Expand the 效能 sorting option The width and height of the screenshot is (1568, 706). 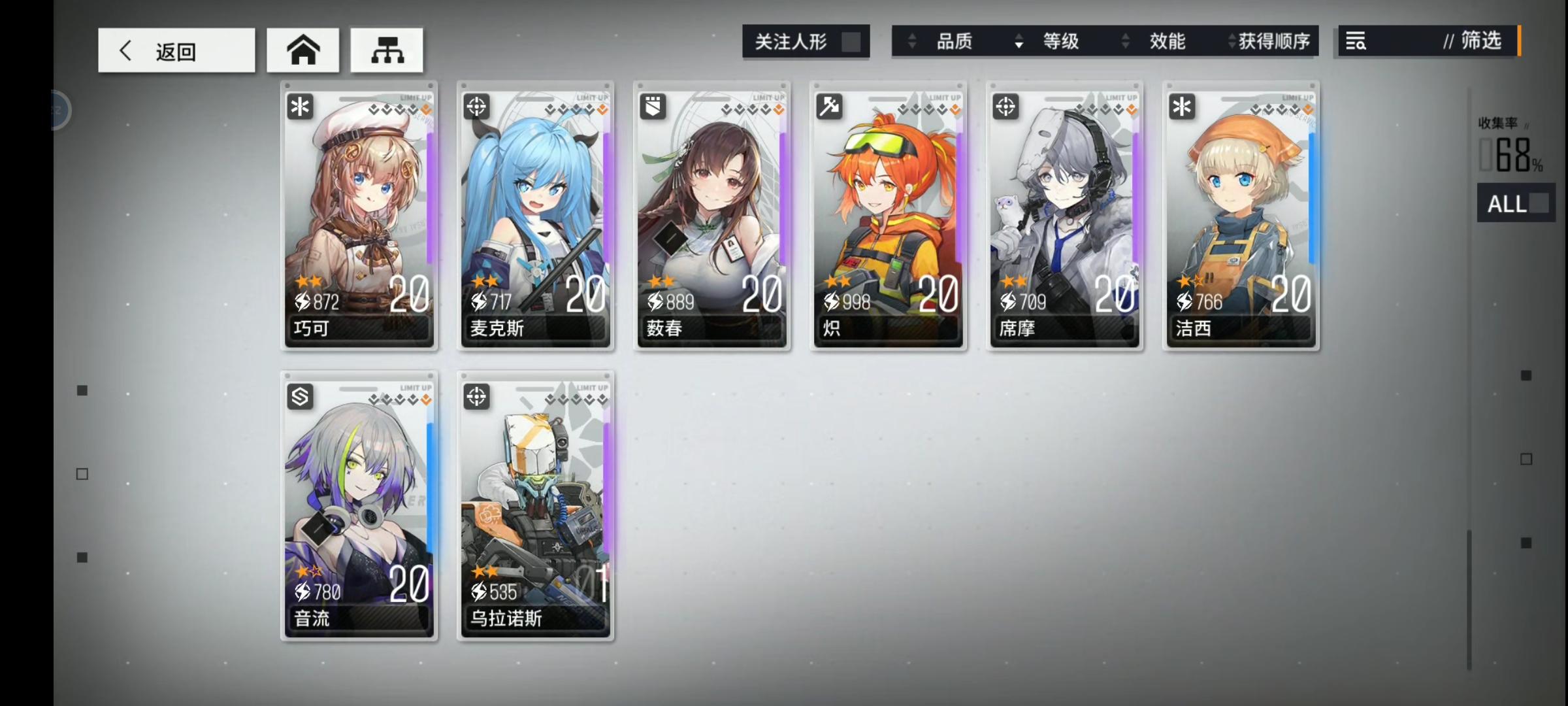click(1166, 41)
